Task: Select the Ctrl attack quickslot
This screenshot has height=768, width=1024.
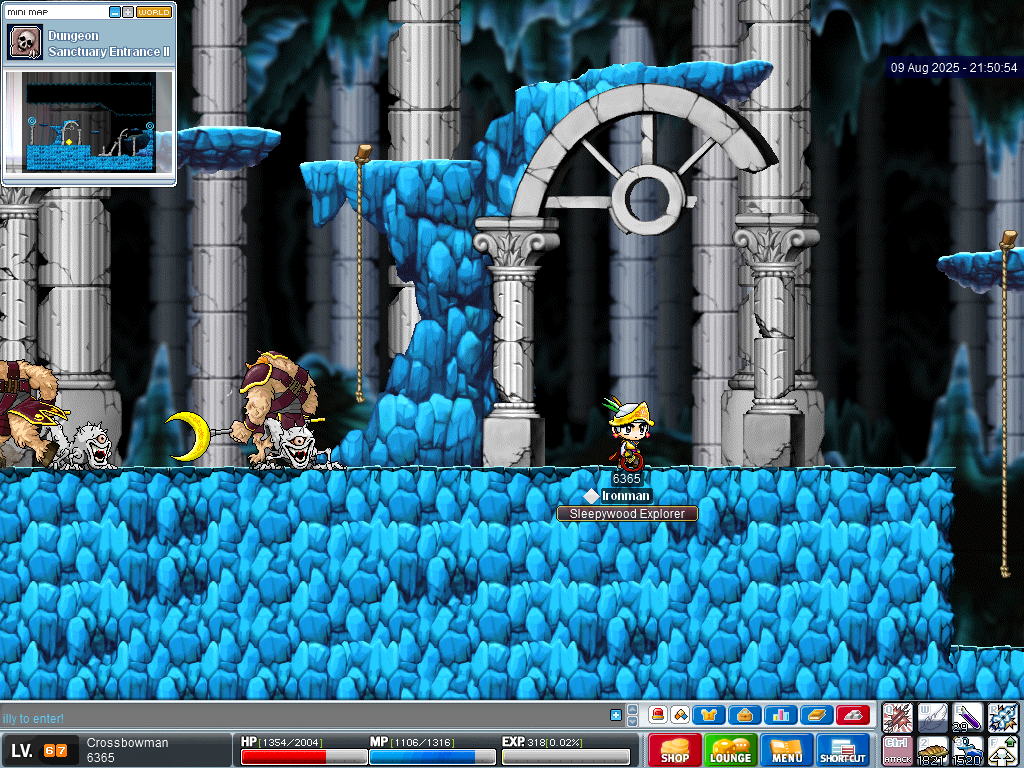Action: pos(898,750)
